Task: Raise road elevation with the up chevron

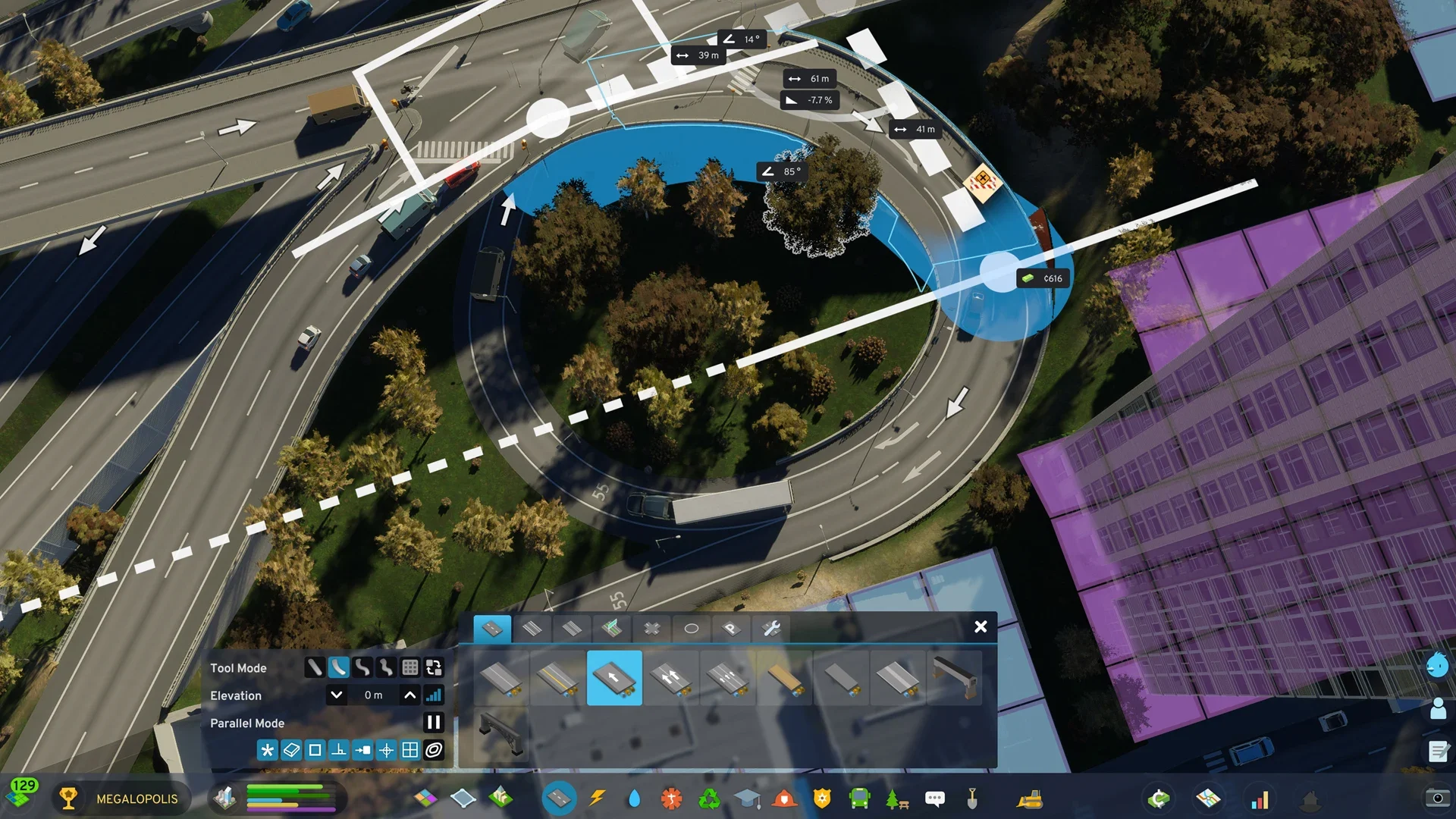Action: coord(410,695)
